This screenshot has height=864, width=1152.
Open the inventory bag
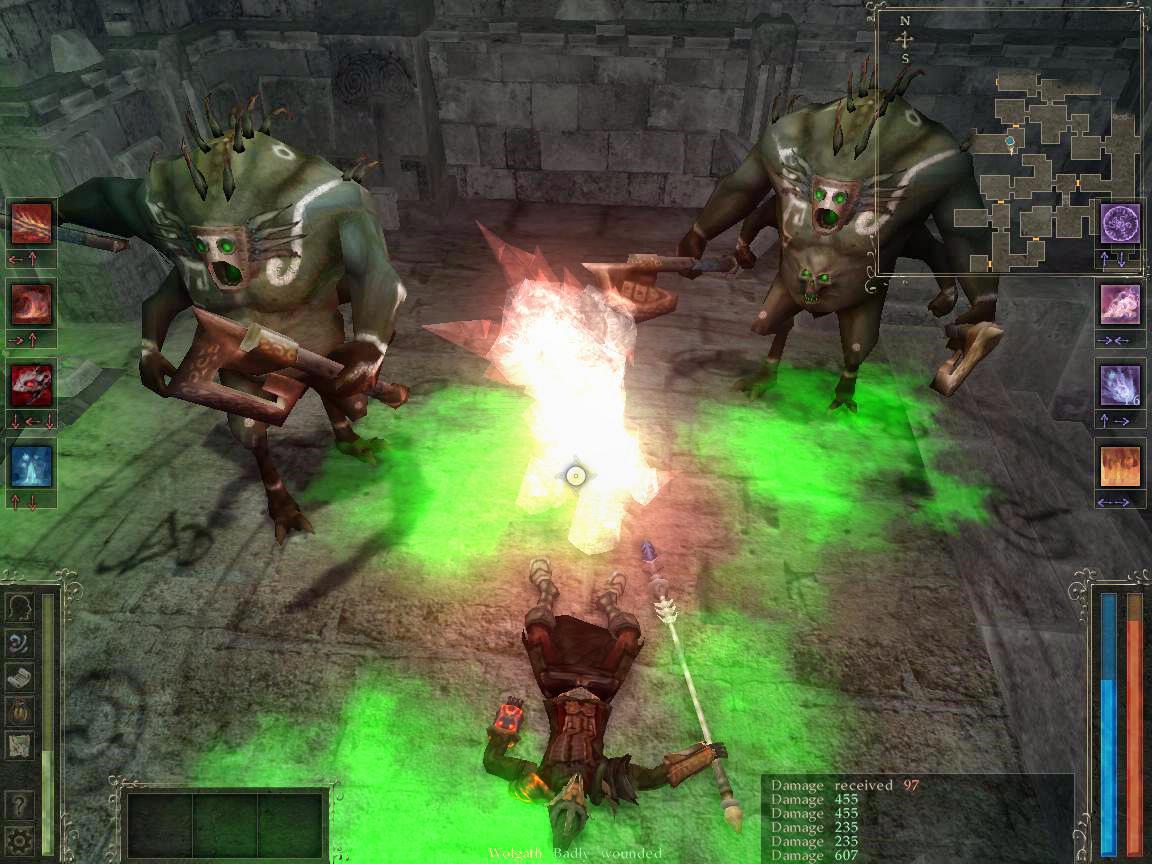19,712
